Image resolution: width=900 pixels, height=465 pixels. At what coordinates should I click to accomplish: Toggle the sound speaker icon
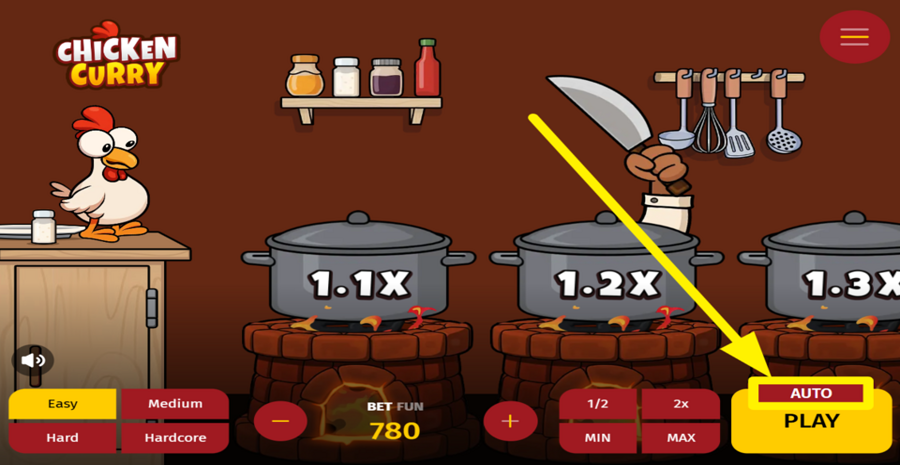34,360
